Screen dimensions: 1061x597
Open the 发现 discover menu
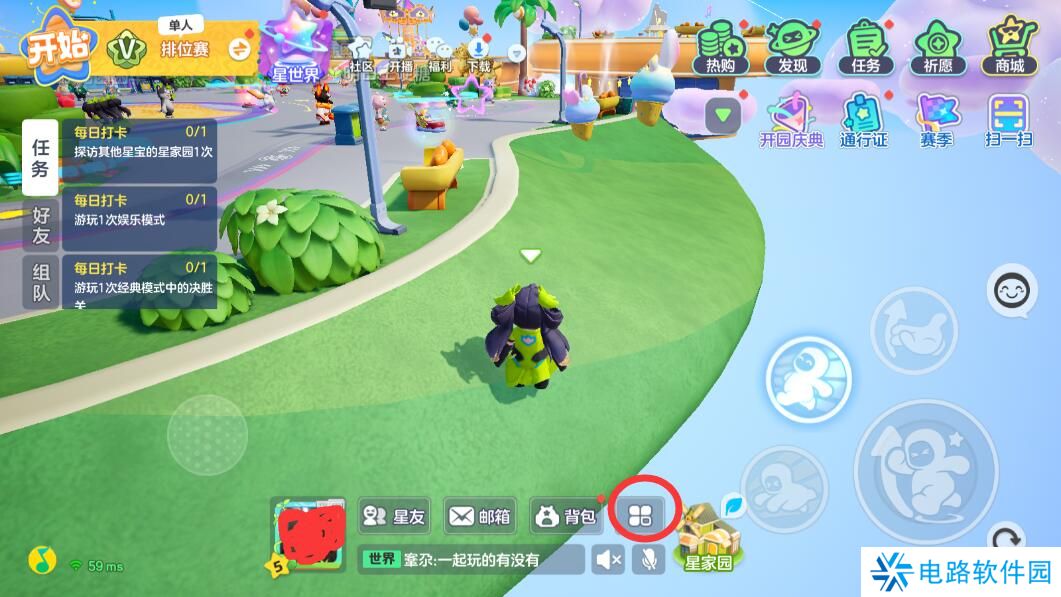(x=792, y=47)
